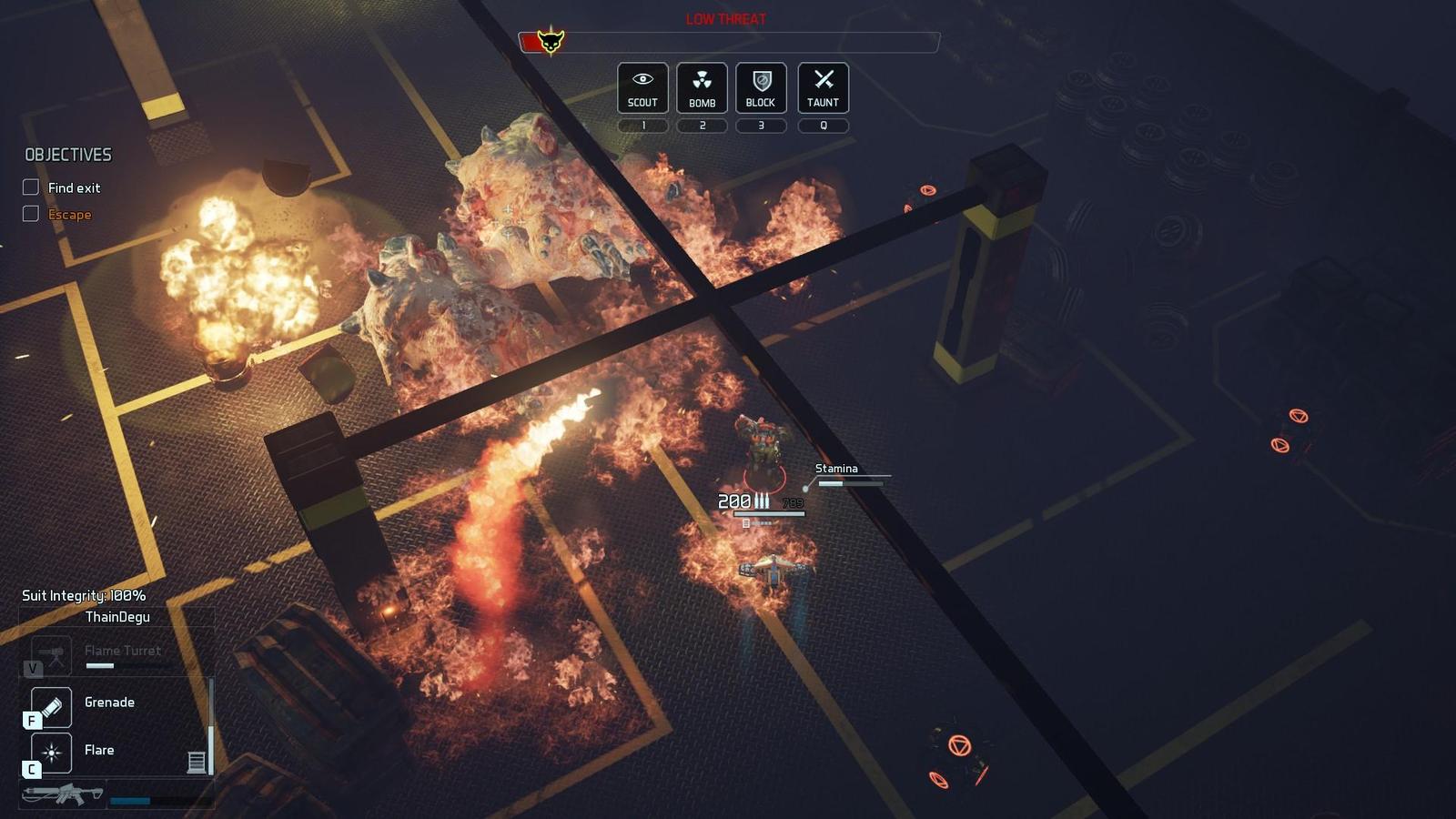The image size is (1456, 819).
Task: Click the cat-head threat meter icon
Action: [x=550, y=42]
